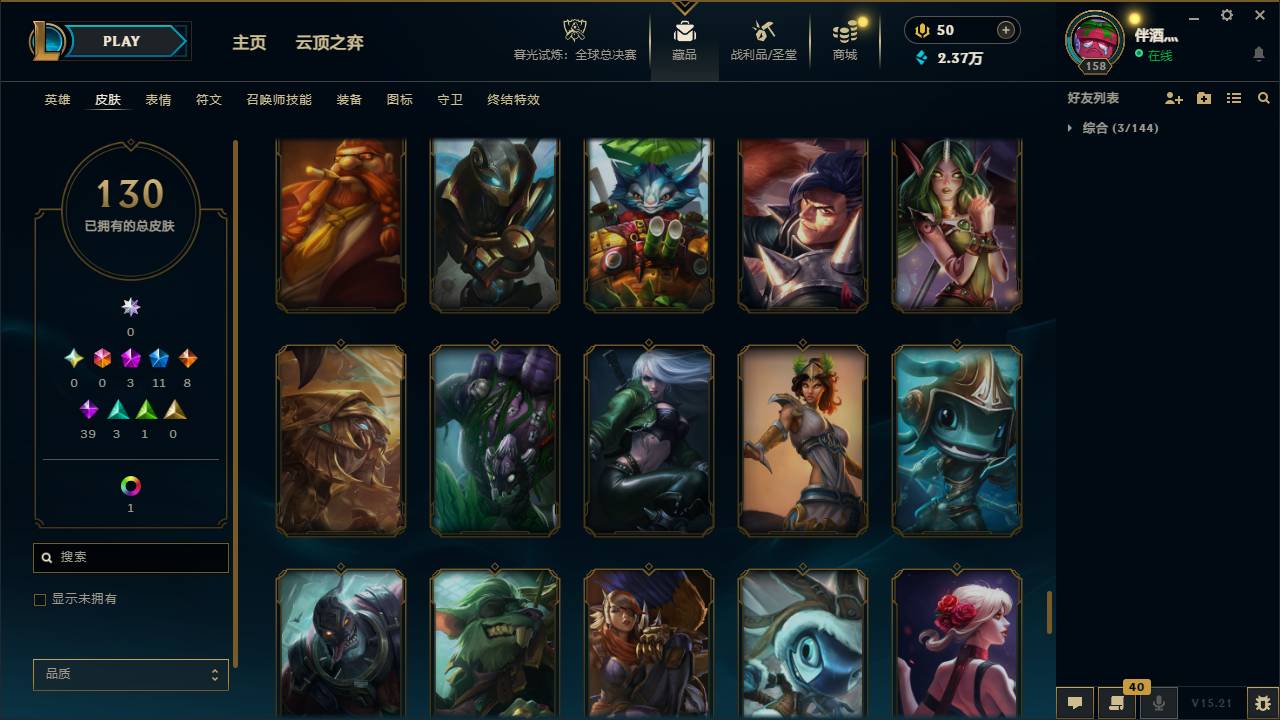Image resolution: width=1280 pixels, height=720 pixels.
Task: Open the chat bubble icon
Action: [x=1075, y=703]
